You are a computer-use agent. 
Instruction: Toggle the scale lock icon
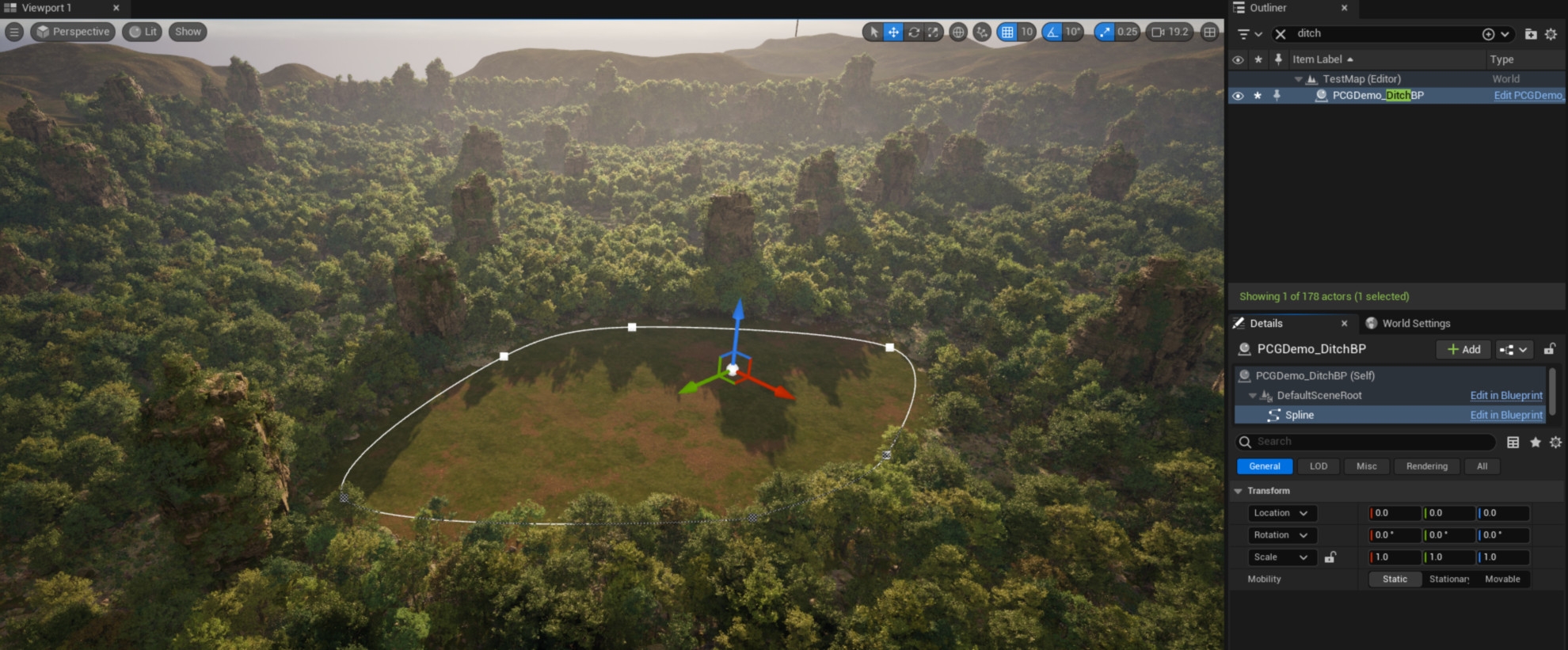tap(1330, 557)
